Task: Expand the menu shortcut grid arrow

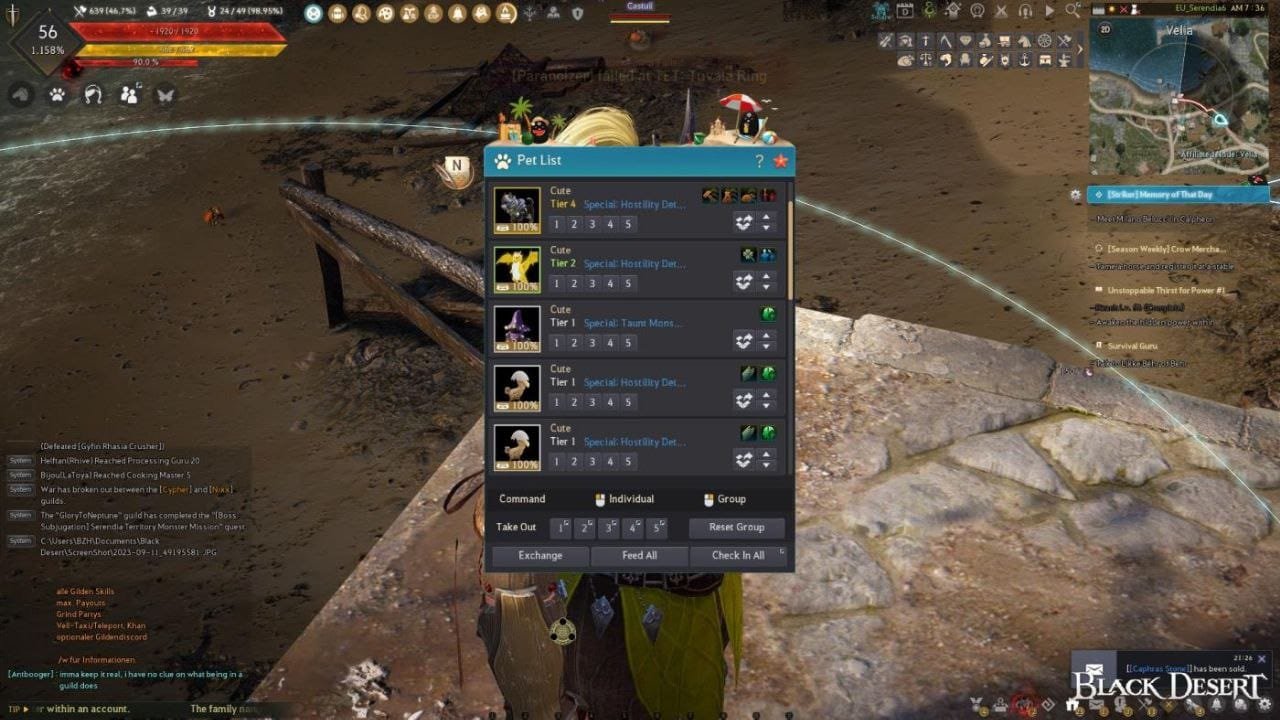Action: (x=1079, y=49)
